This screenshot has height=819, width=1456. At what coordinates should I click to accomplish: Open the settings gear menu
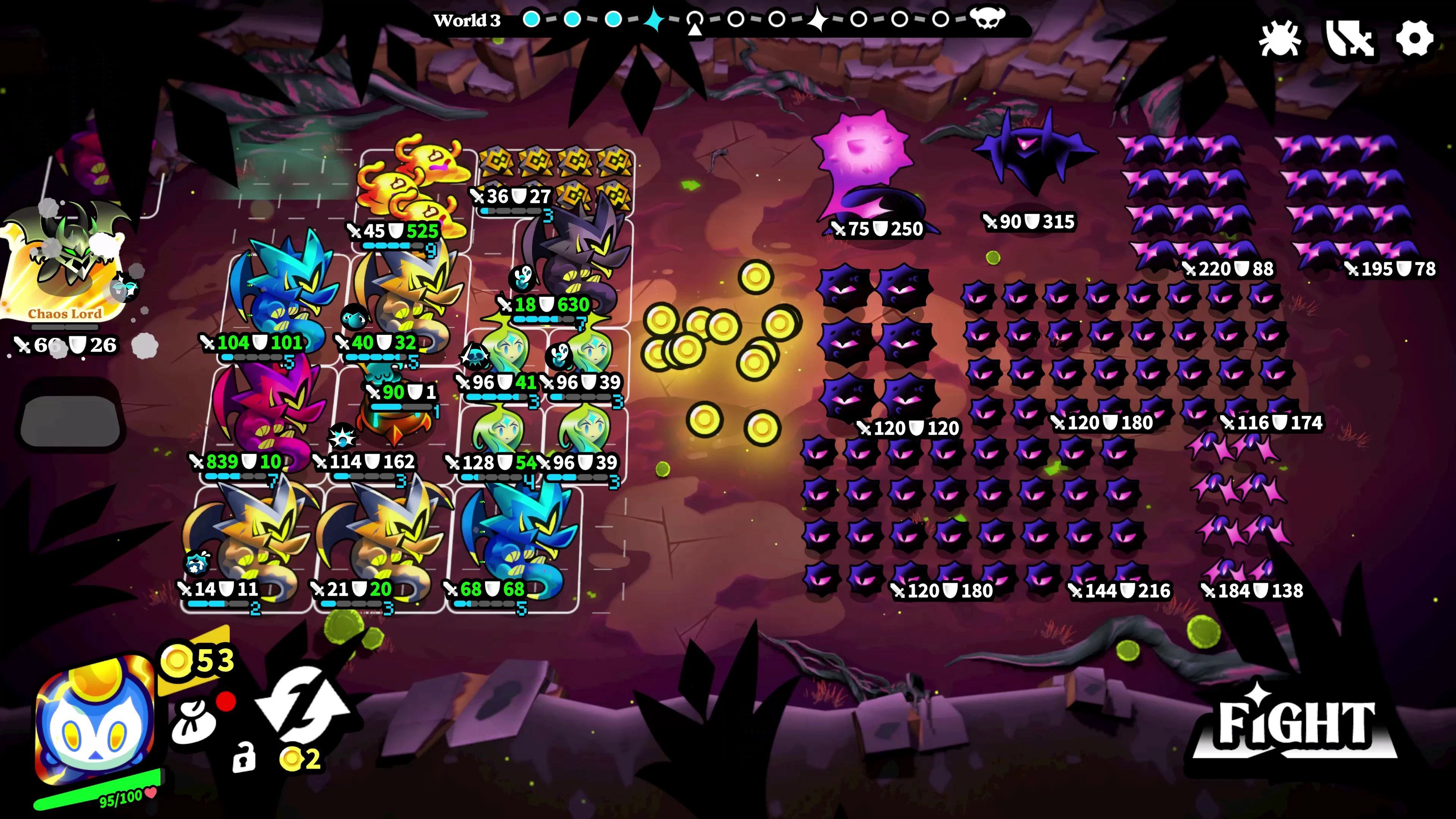click(1414, 38)
